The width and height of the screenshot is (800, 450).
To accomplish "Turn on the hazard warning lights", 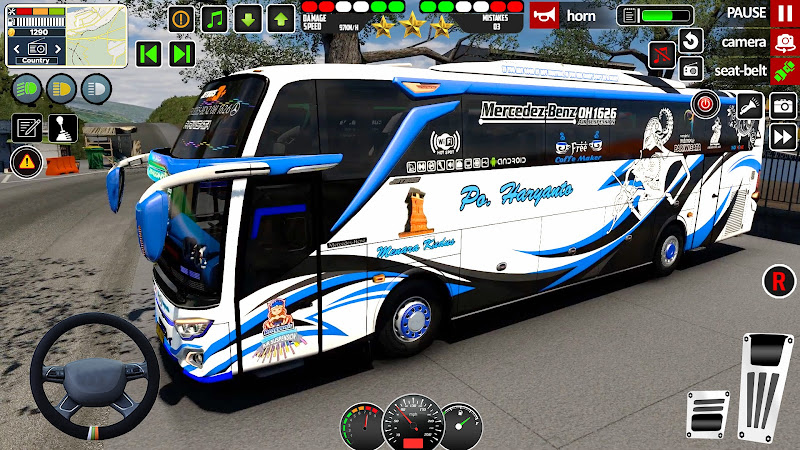I will [26, 160].
